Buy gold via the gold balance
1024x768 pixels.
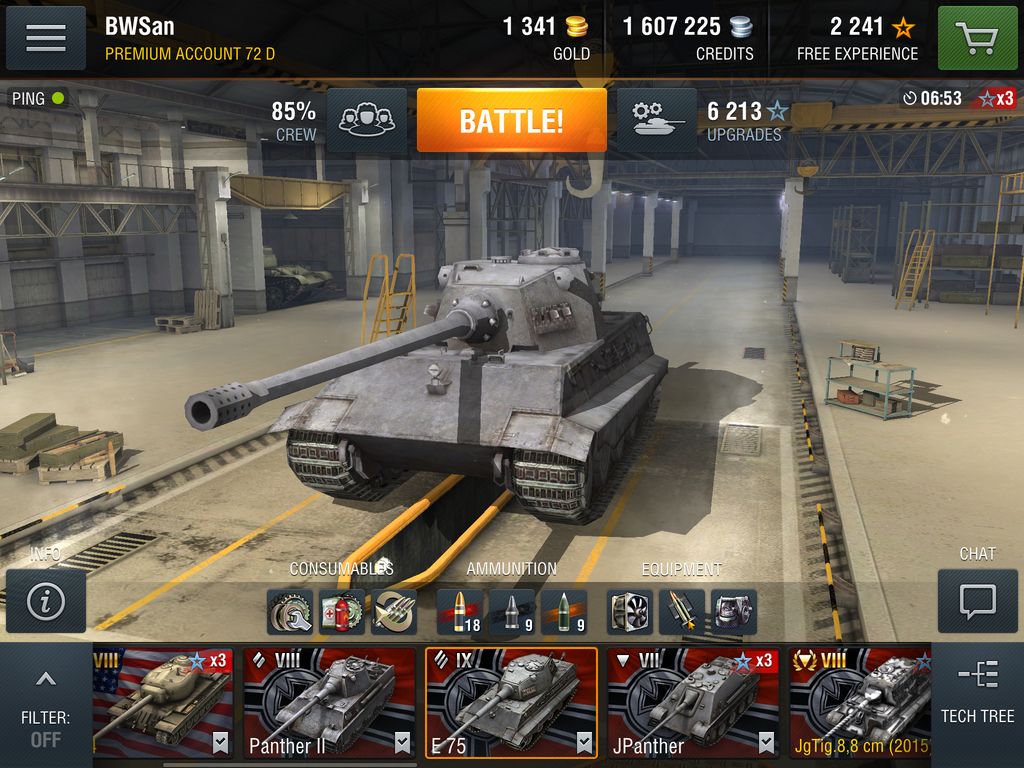point(546,38)
